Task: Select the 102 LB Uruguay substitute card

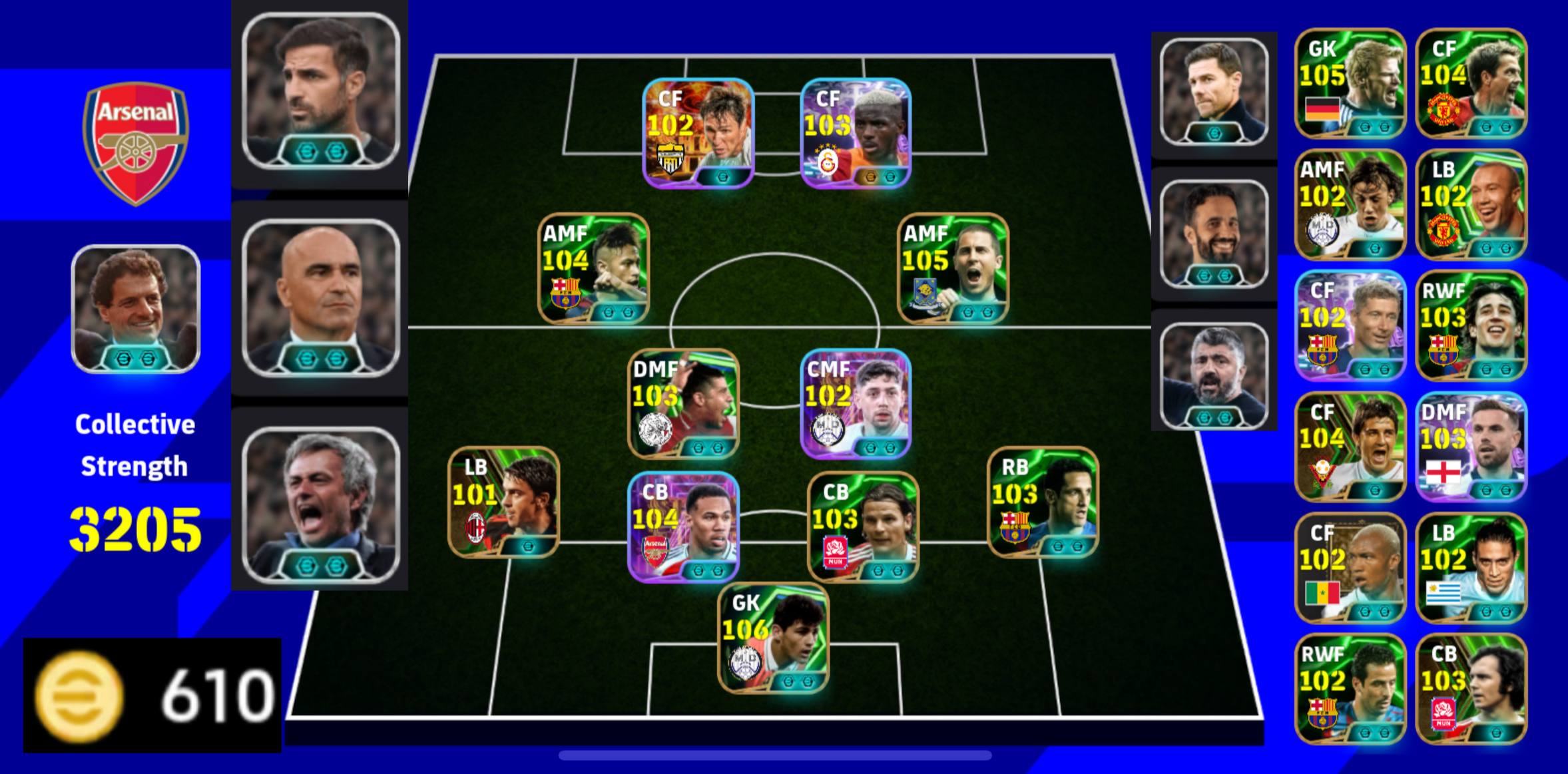Action: tap(1471, 568)
